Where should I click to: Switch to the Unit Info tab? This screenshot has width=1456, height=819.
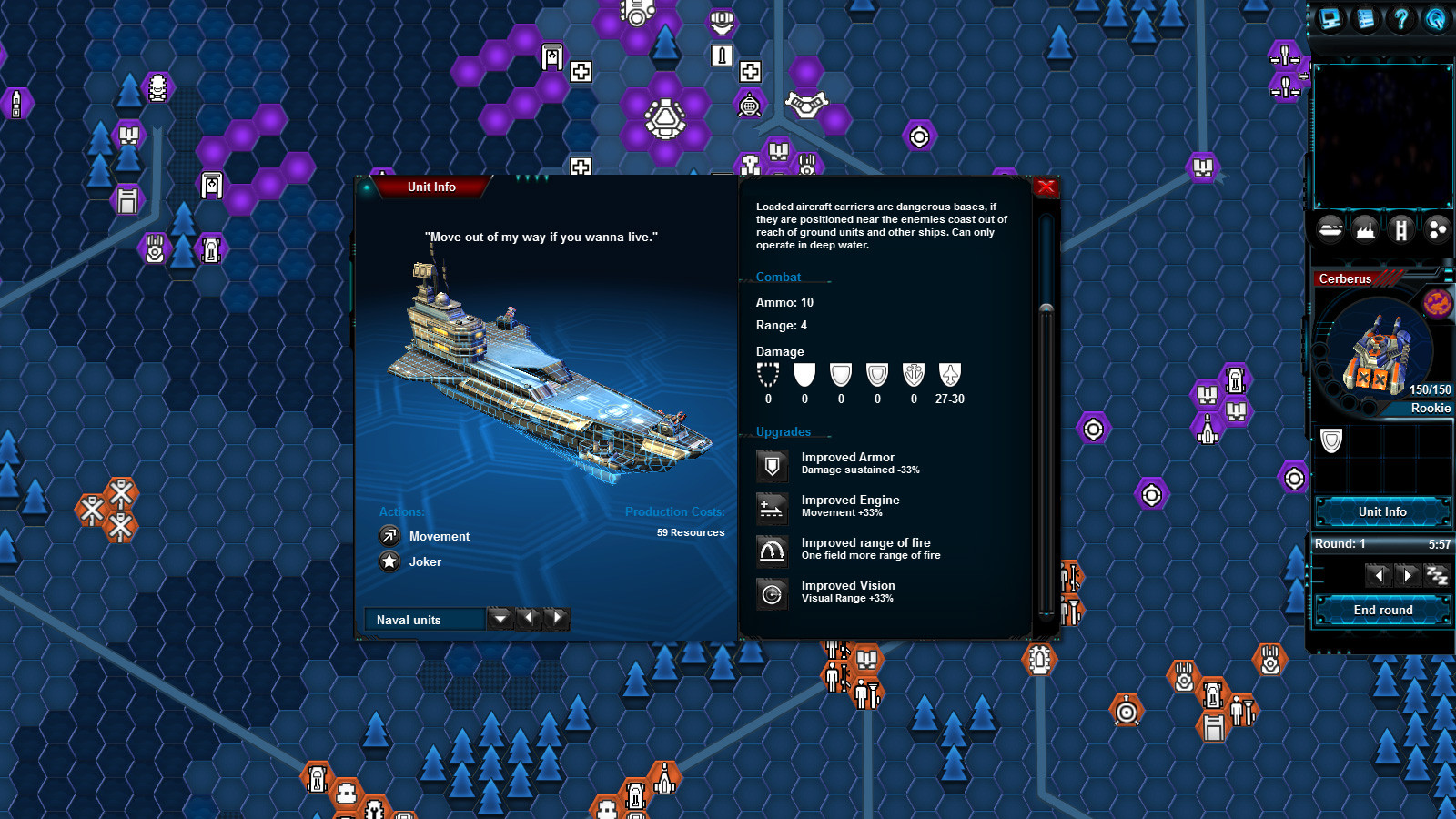(1381, 511)
